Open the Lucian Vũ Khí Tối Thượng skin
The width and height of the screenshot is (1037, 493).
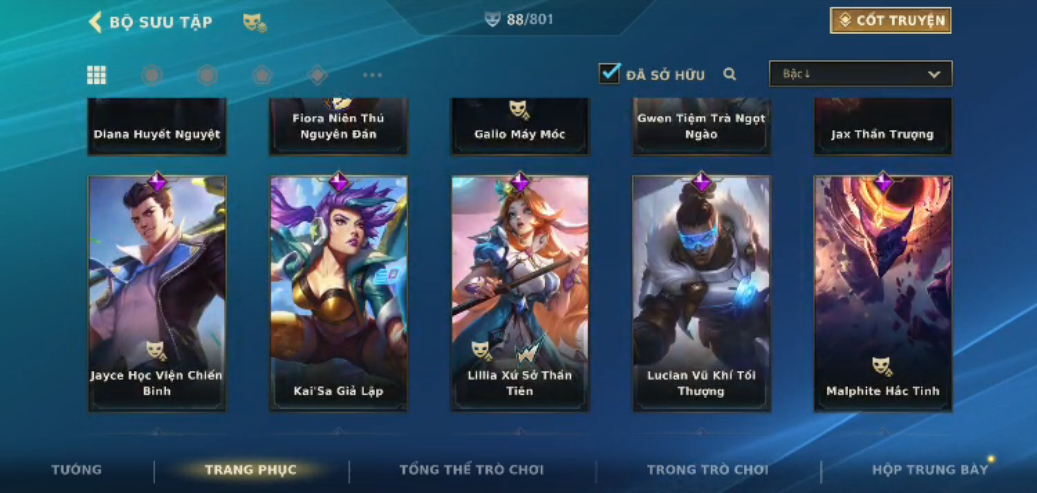click(x=701, y=293)
